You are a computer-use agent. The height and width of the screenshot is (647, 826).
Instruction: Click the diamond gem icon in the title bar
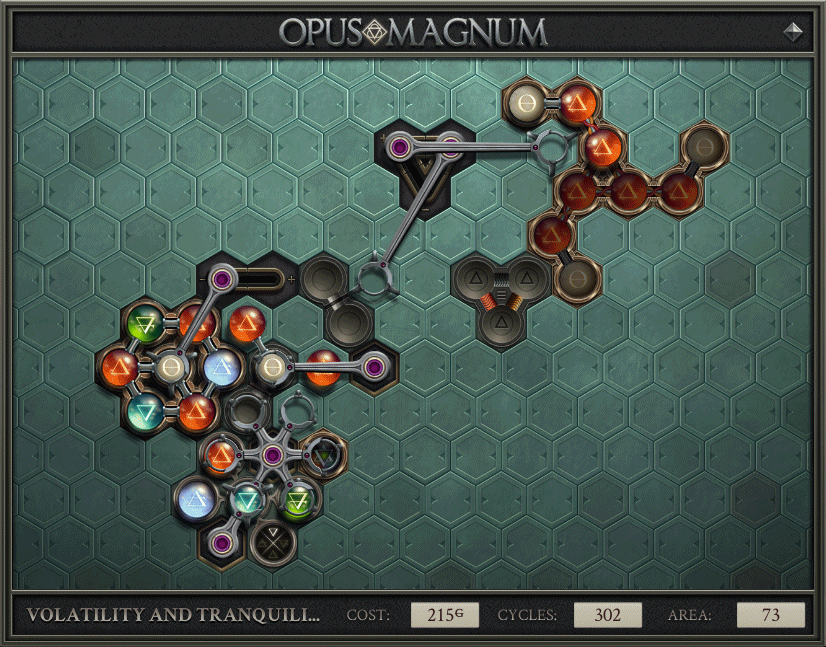(794, 31)
